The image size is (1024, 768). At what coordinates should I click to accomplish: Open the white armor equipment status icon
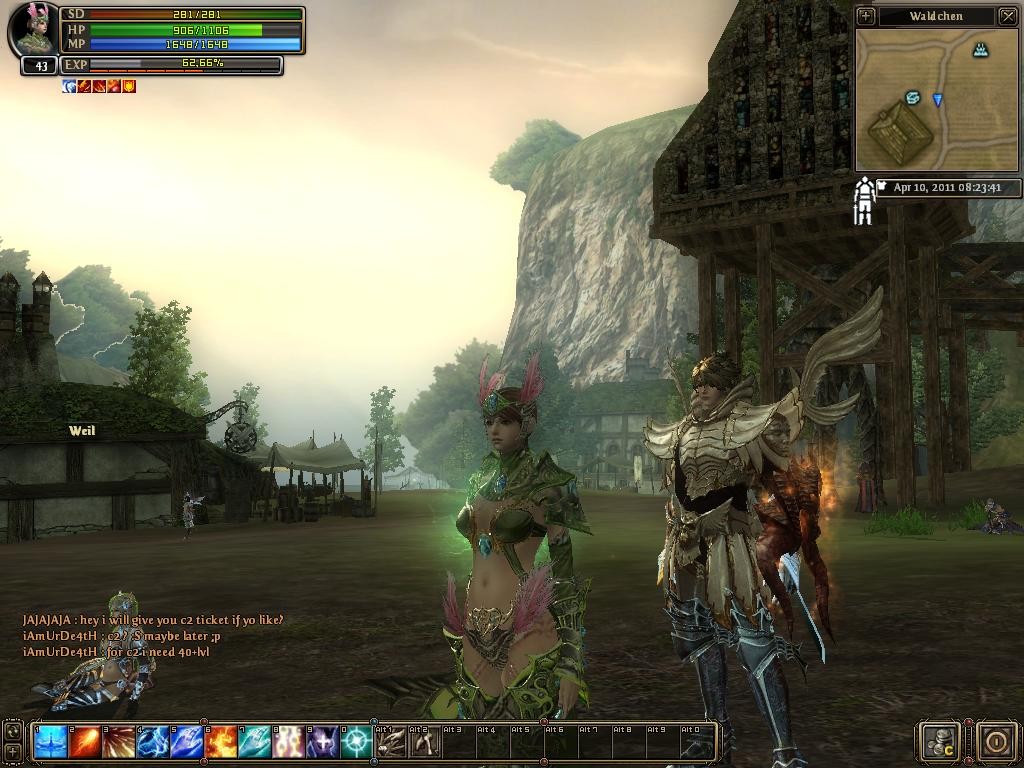click(863, 201)
